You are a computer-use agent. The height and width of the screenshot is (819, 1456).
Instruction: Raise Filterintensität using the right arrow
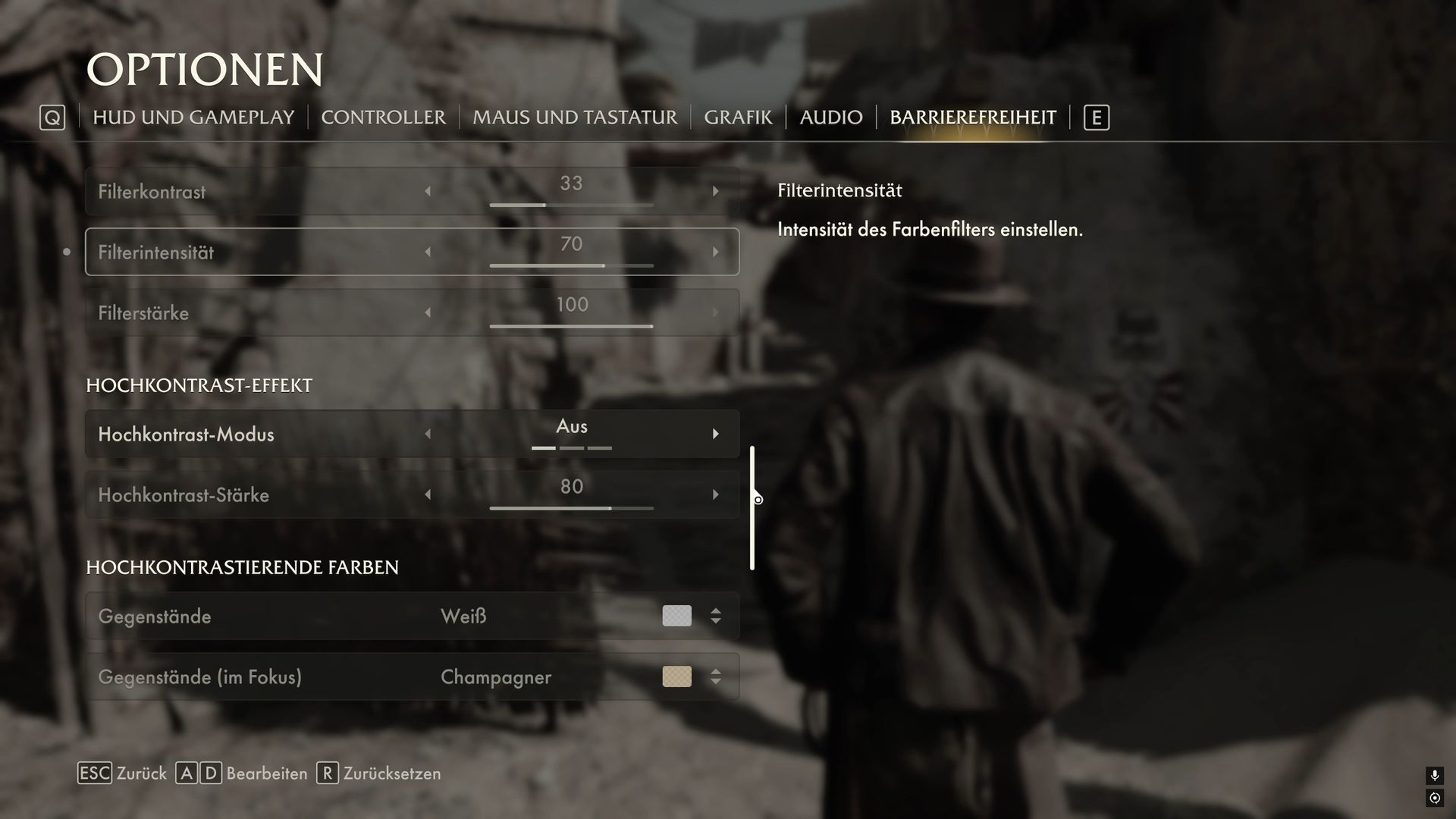coord(715,252)
